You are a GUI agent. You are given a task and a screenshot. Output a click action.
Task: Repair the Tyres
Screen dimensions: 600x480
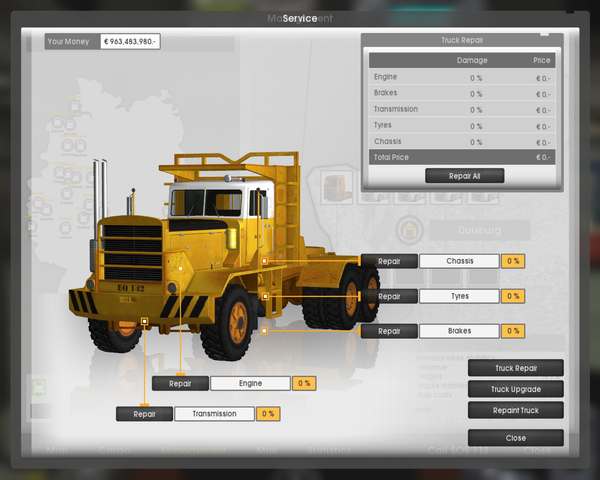[x=389, y=296]
